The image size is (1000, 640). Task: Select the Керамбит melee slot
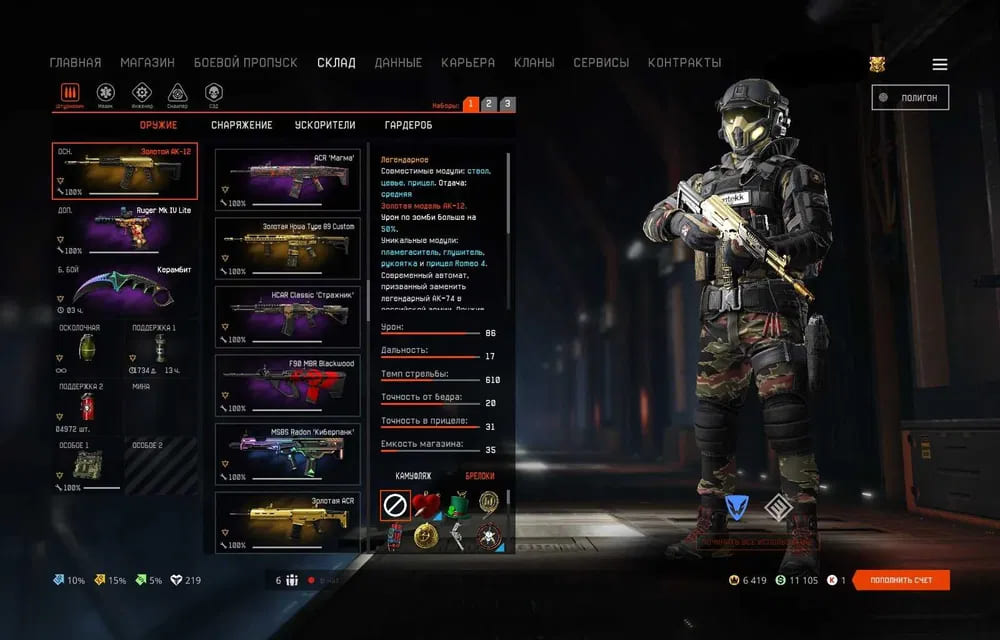click(x=125, y=291)
